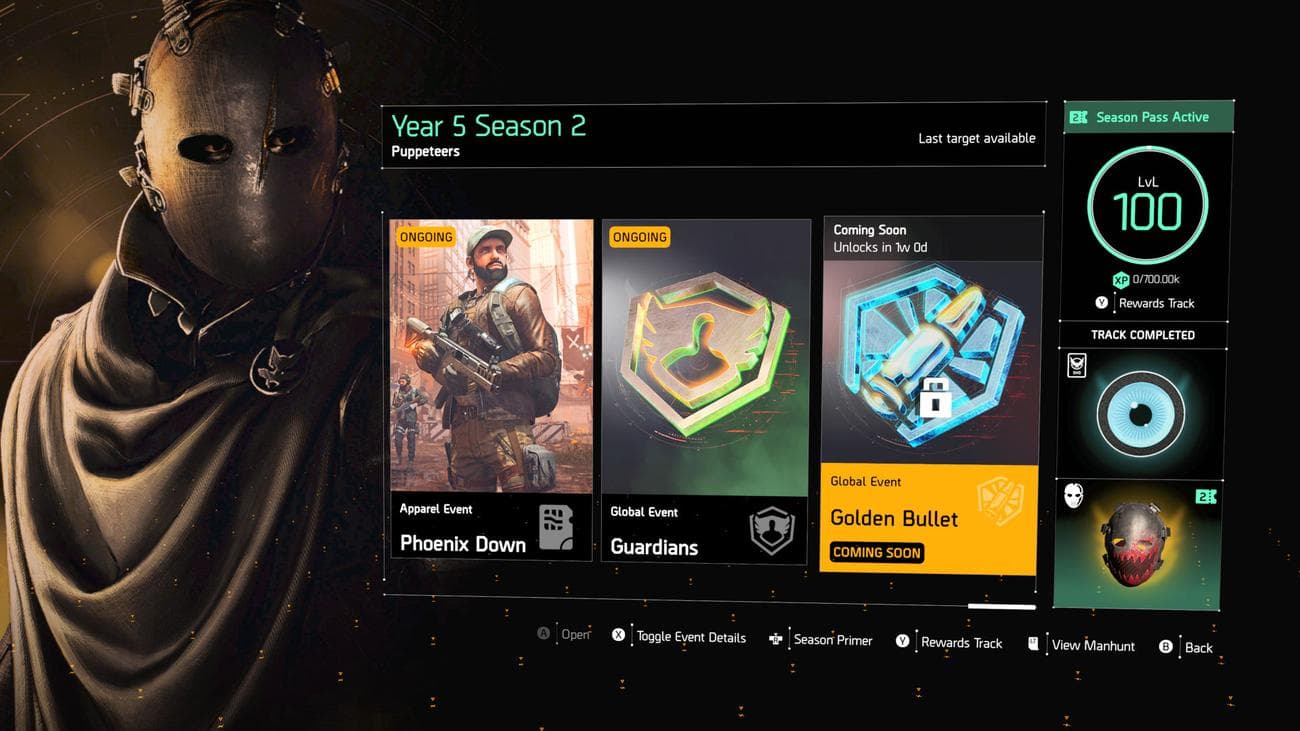The image size is (1300, 731).
Task: Click the ONGOING badge on Guardians
Action: pos(640,237)
